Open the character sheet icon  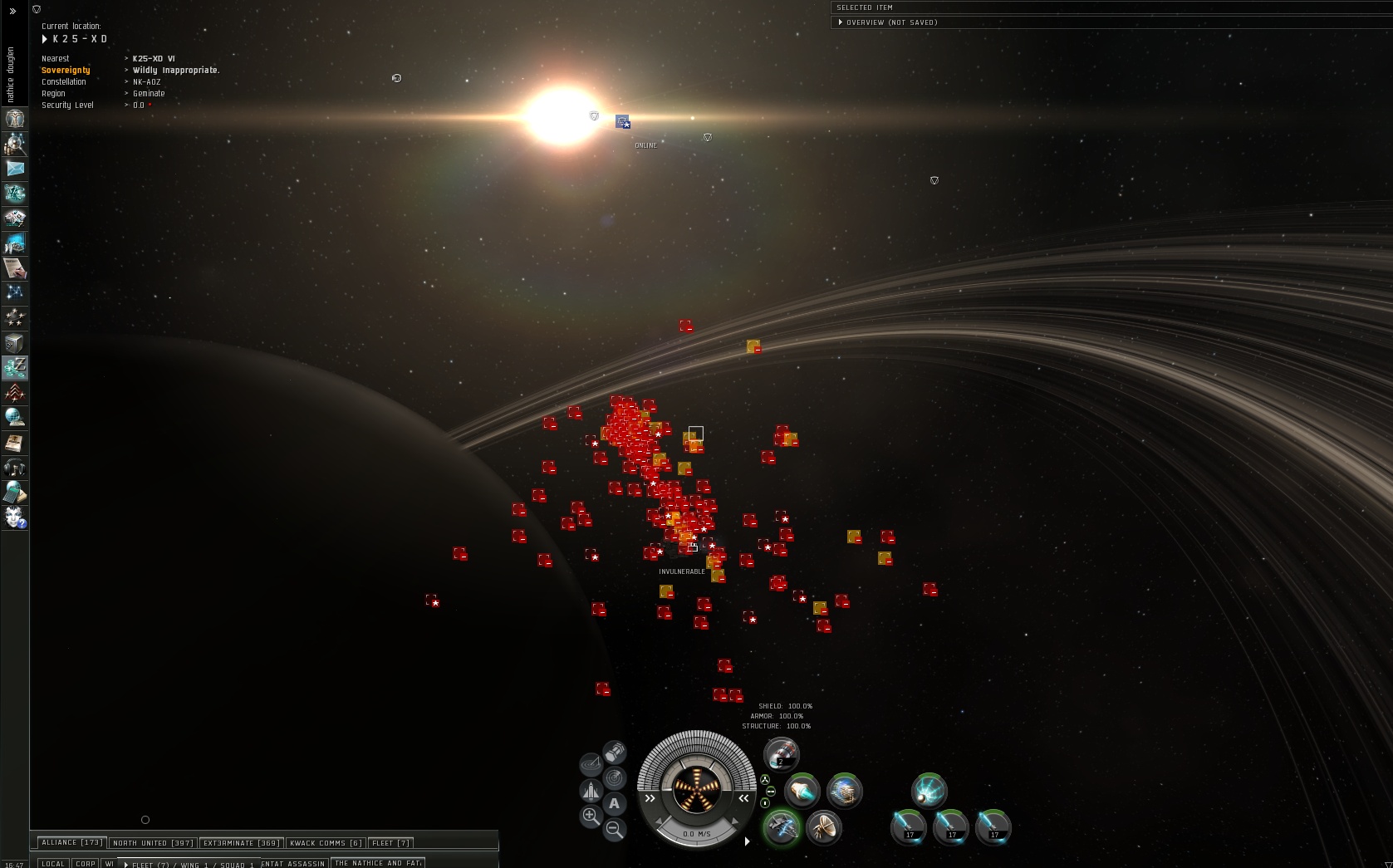click(15, 119)
